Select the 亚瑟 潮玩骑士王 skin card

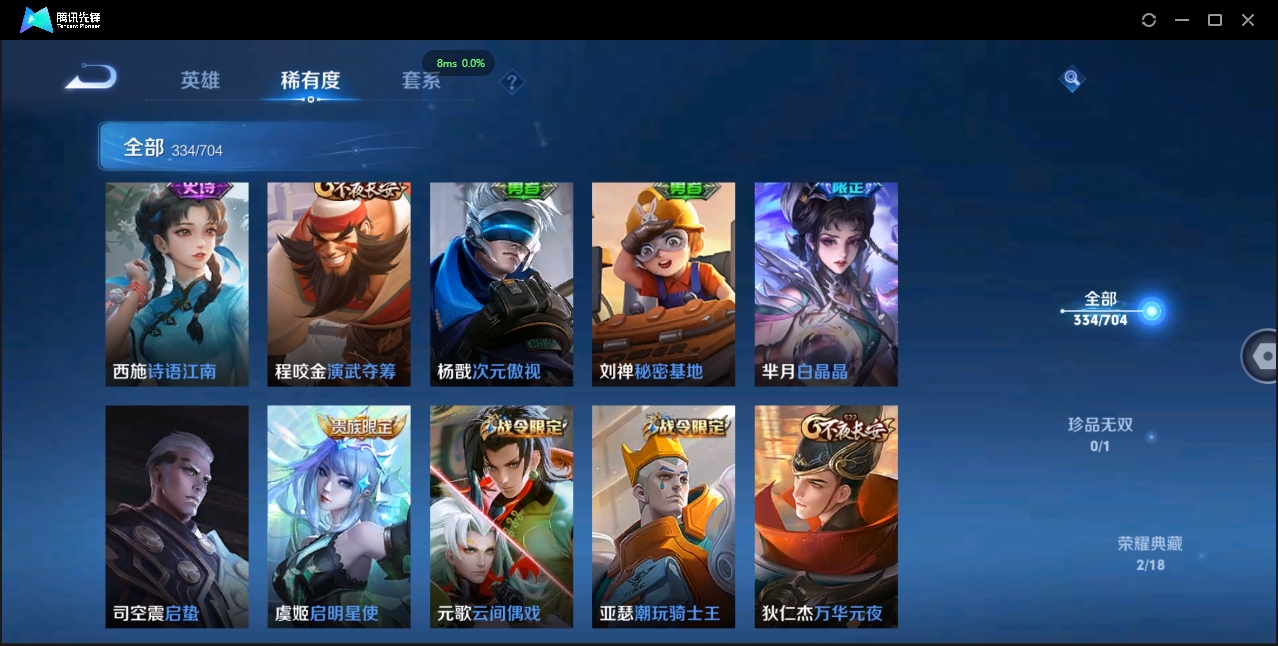coord(663,516)
